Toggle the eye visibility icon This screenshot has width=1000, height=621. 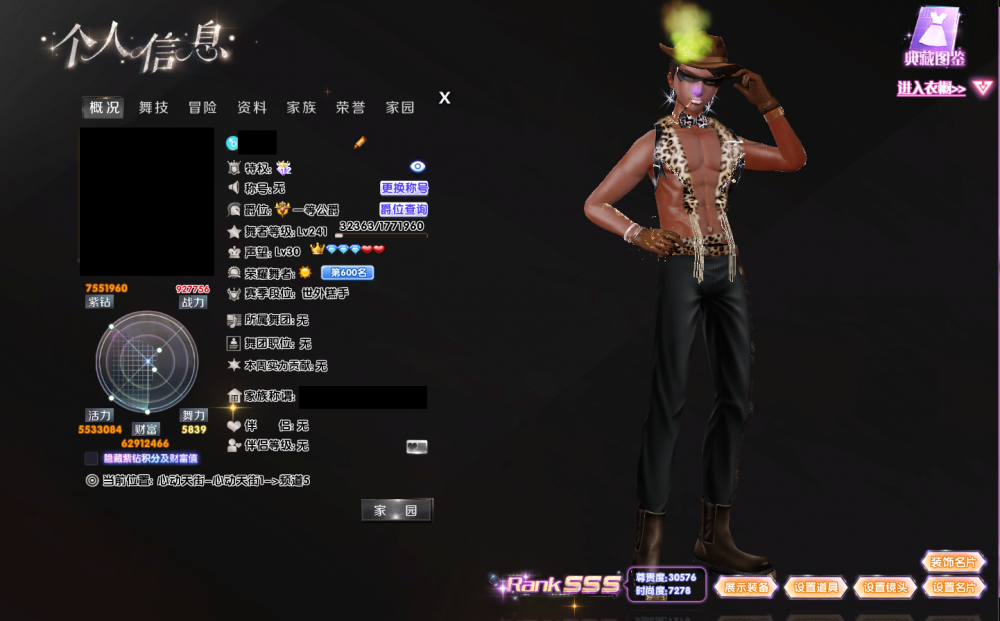[x=418, y=166]
